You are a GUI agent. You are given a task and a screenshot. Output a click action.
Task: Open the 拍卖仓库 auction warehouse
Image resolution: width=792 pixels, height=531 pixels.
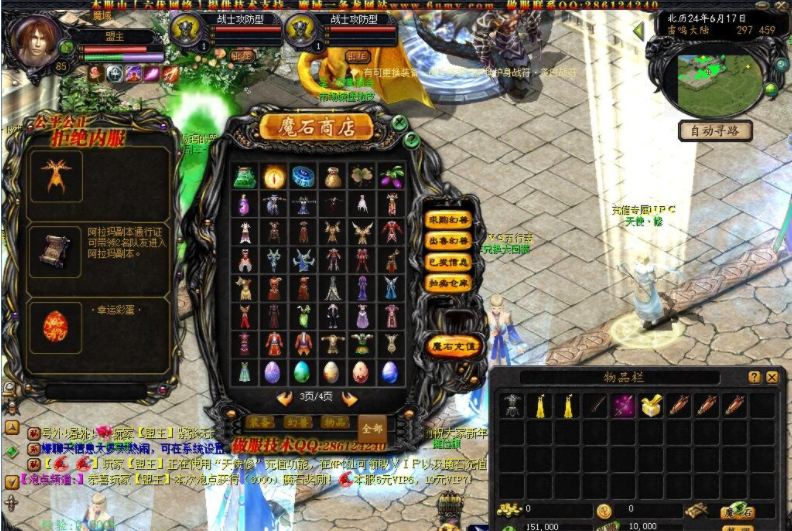tap(447, 283)
